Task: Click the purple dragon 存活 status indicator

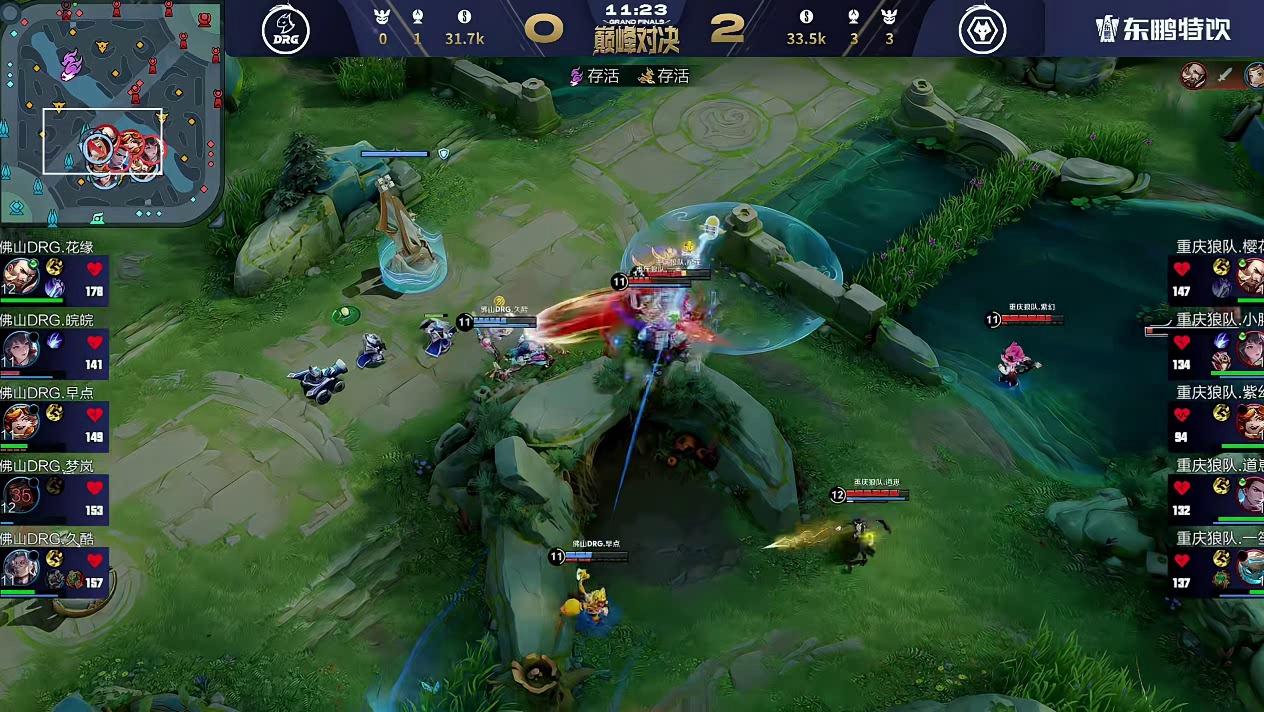Action: coord(595,76)
